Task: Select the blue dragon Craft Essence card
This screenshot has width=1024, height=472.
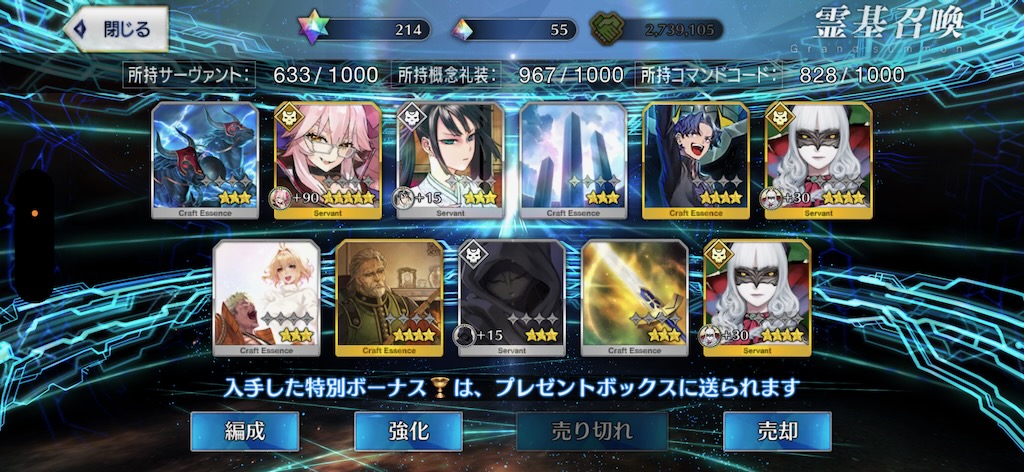Action: tap(206, 160)
